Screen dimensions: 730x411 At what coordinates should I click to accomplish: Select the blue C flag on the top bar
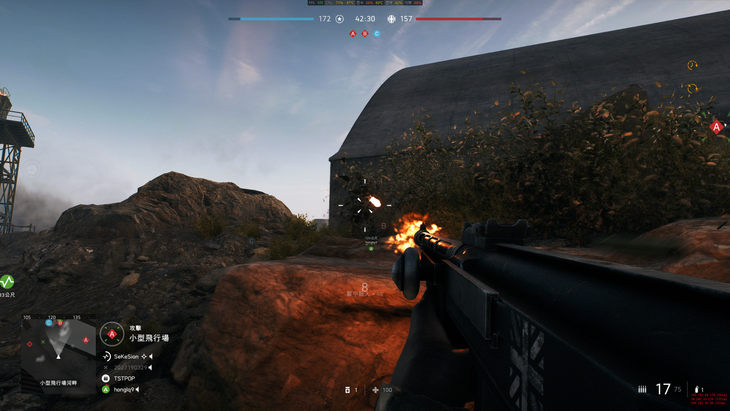click(377, 33)
